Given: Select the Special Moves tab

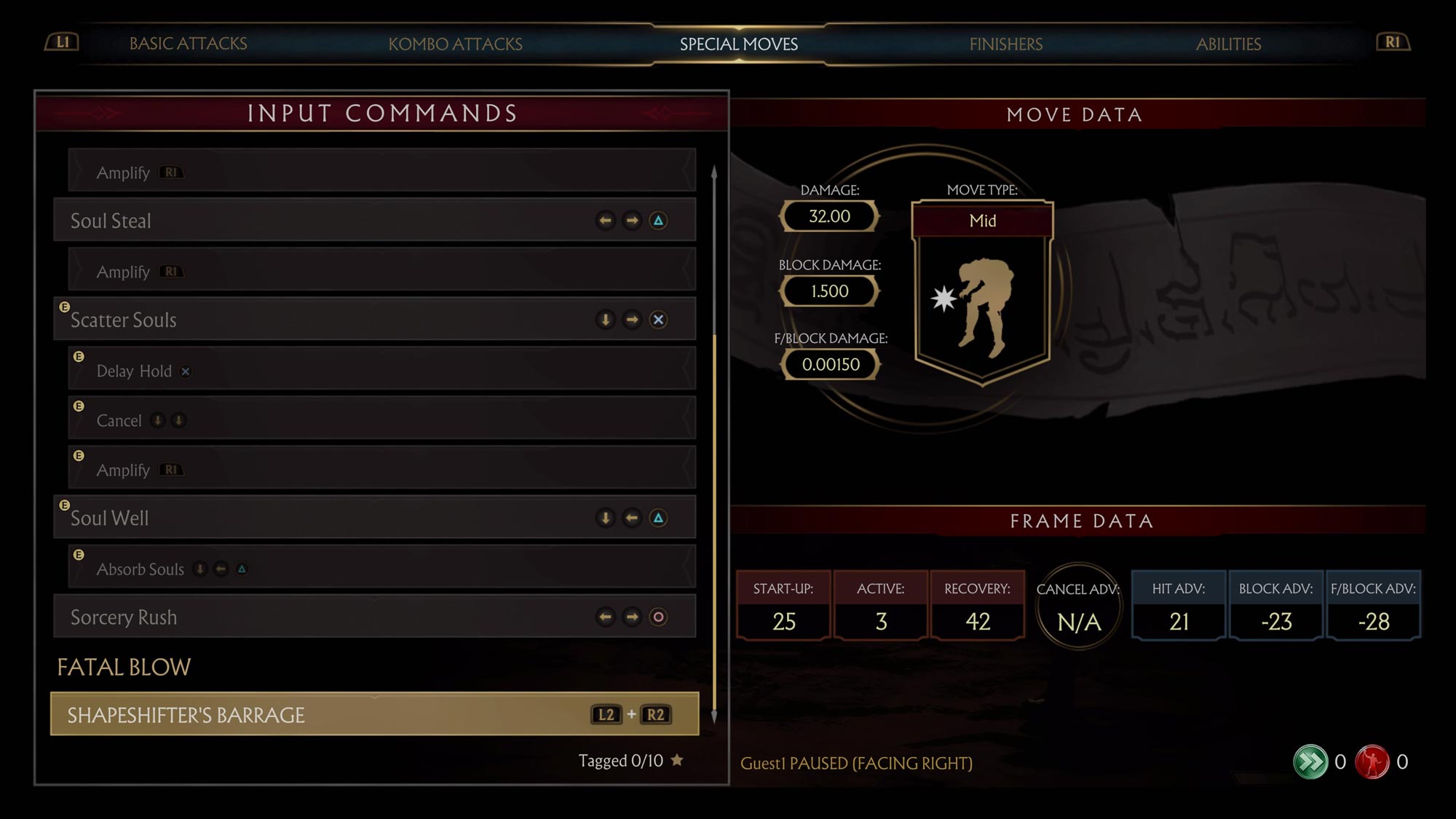Looking at the screenshot, I should pyautogui.click(x=738, y=44).
